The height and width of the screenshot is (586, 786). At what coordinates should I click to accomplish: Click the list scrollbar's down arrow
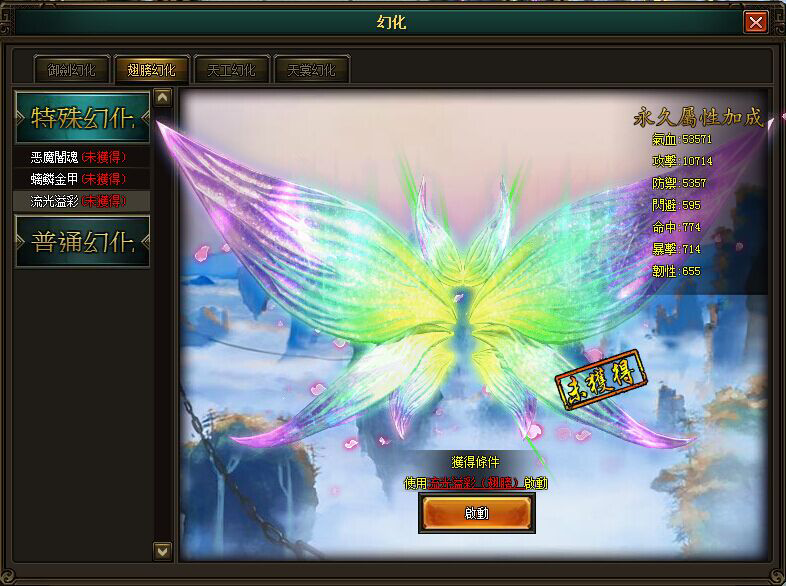(x=163, y=551)
